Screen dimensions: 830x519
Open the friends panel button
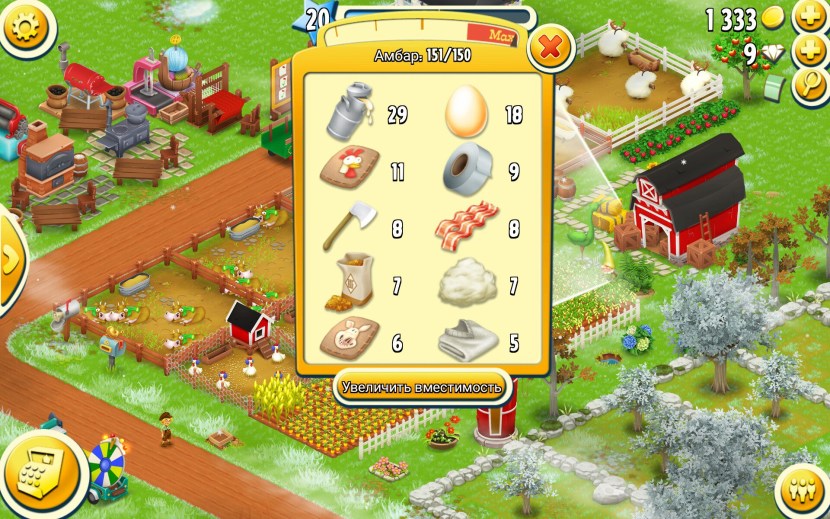click(800, 490)
